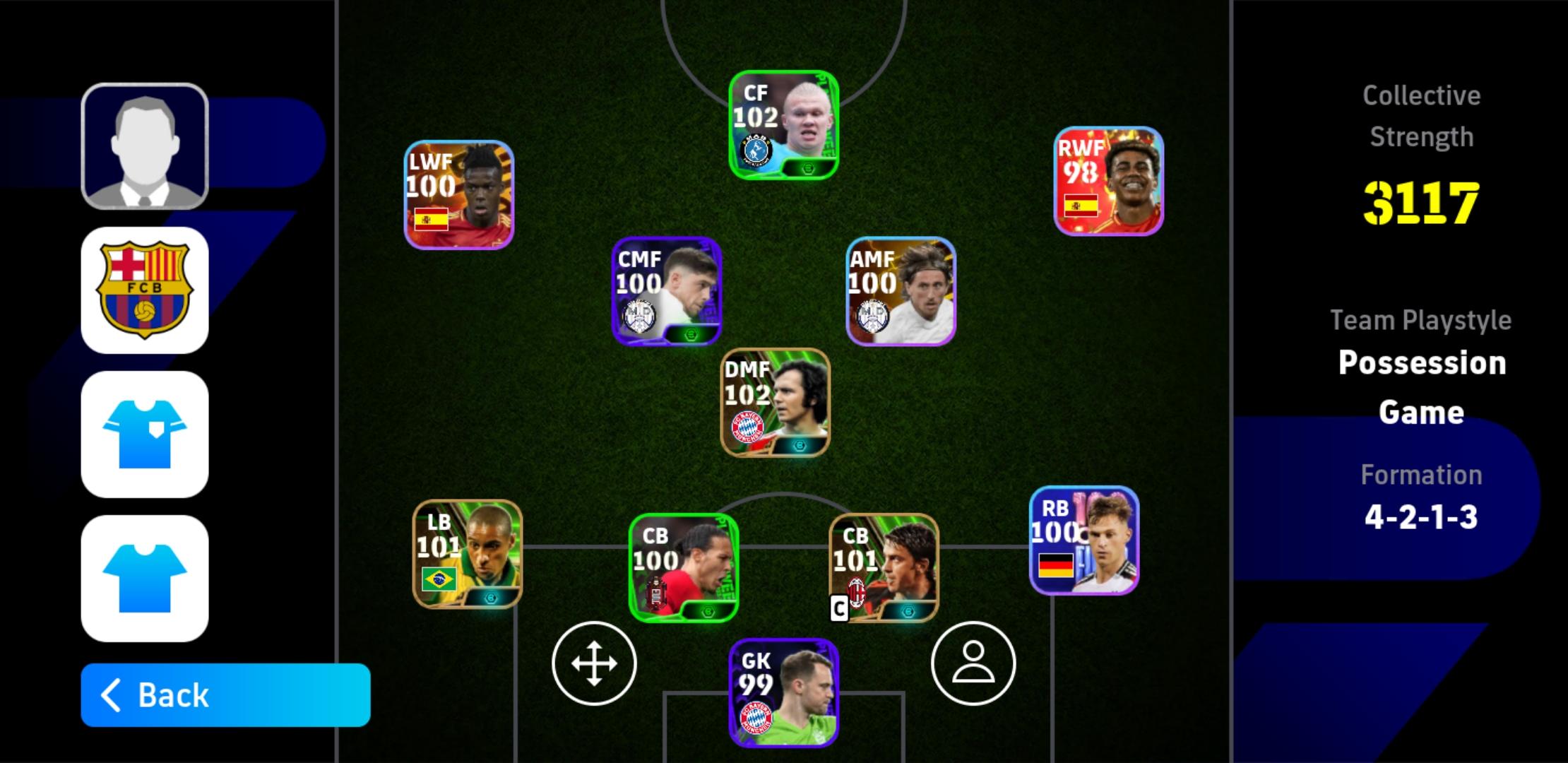Screen dimensions: 1568x763
Task: Open the Possession Game playstyle option
Action: click(x=1421, y=387)
